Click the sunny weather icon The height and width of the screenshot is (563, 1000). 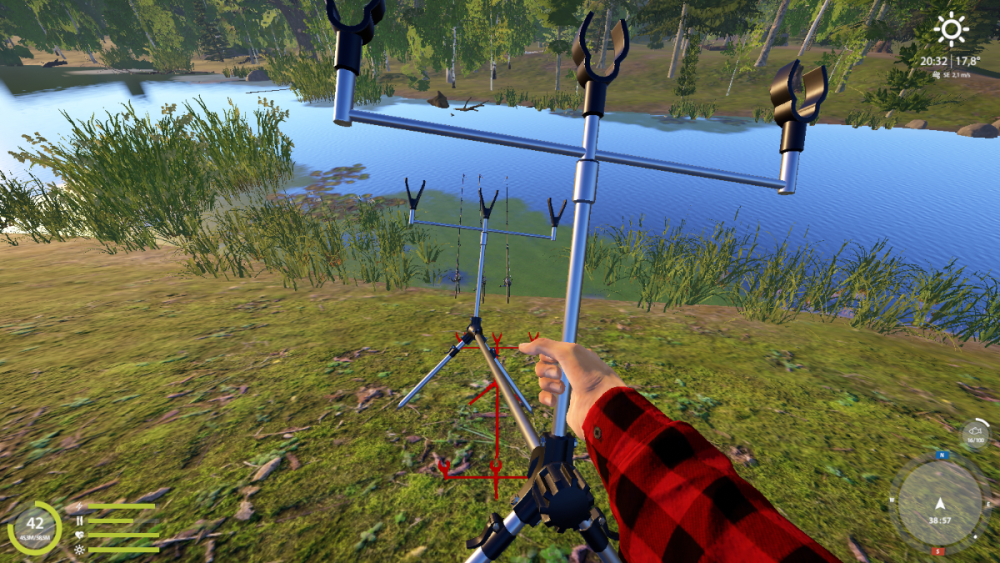[x=951, y=29]
